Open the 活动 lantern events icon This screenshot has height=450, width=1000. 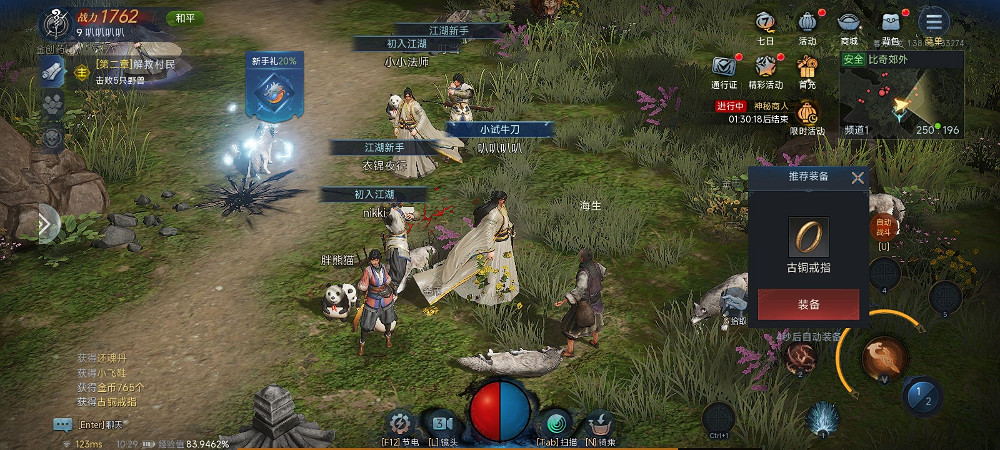pyautogui.click(x=808, y=23)
